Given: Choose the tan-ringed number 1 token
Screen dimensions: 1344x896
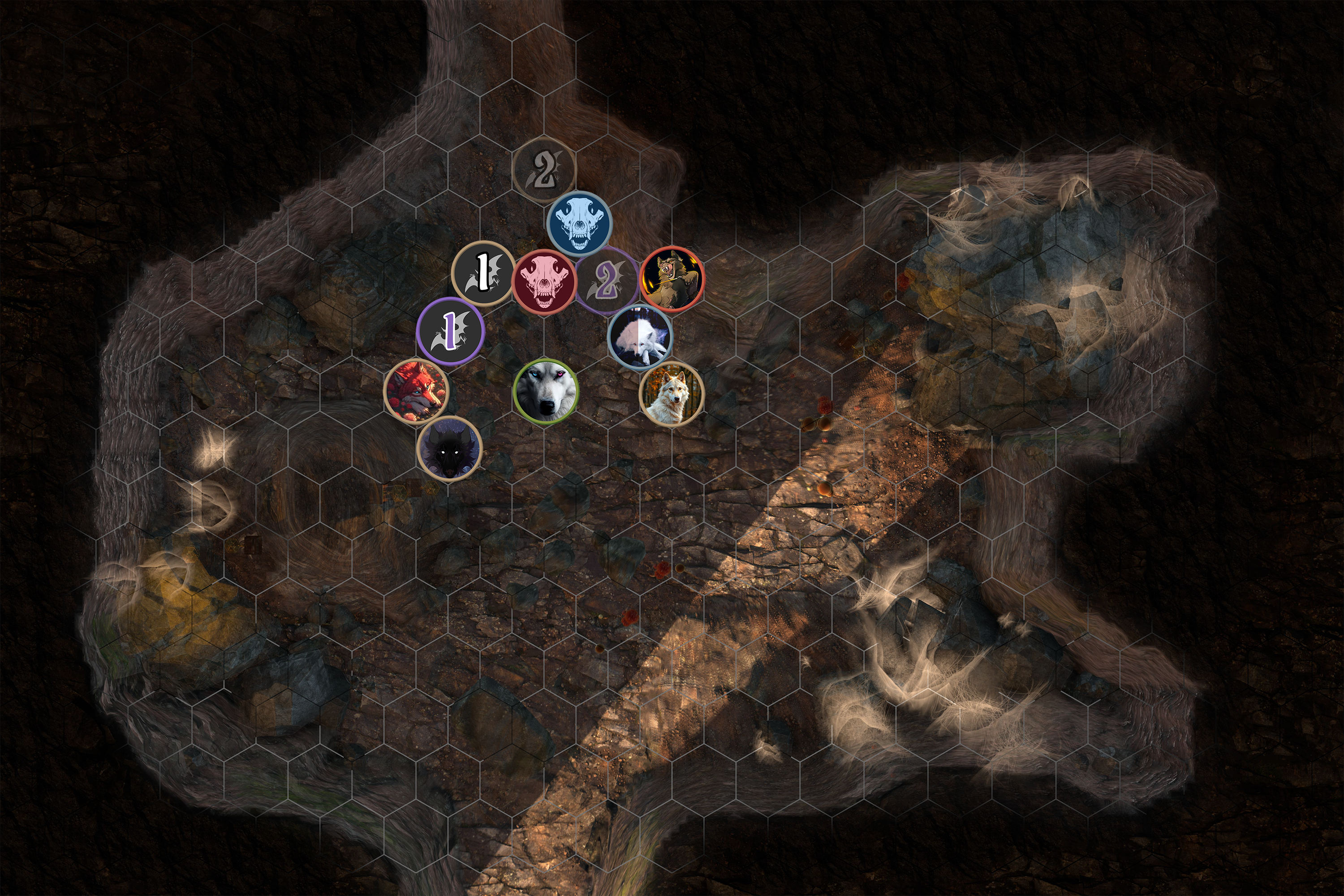Looking at the screenshot, I should (x=483, y=272).
